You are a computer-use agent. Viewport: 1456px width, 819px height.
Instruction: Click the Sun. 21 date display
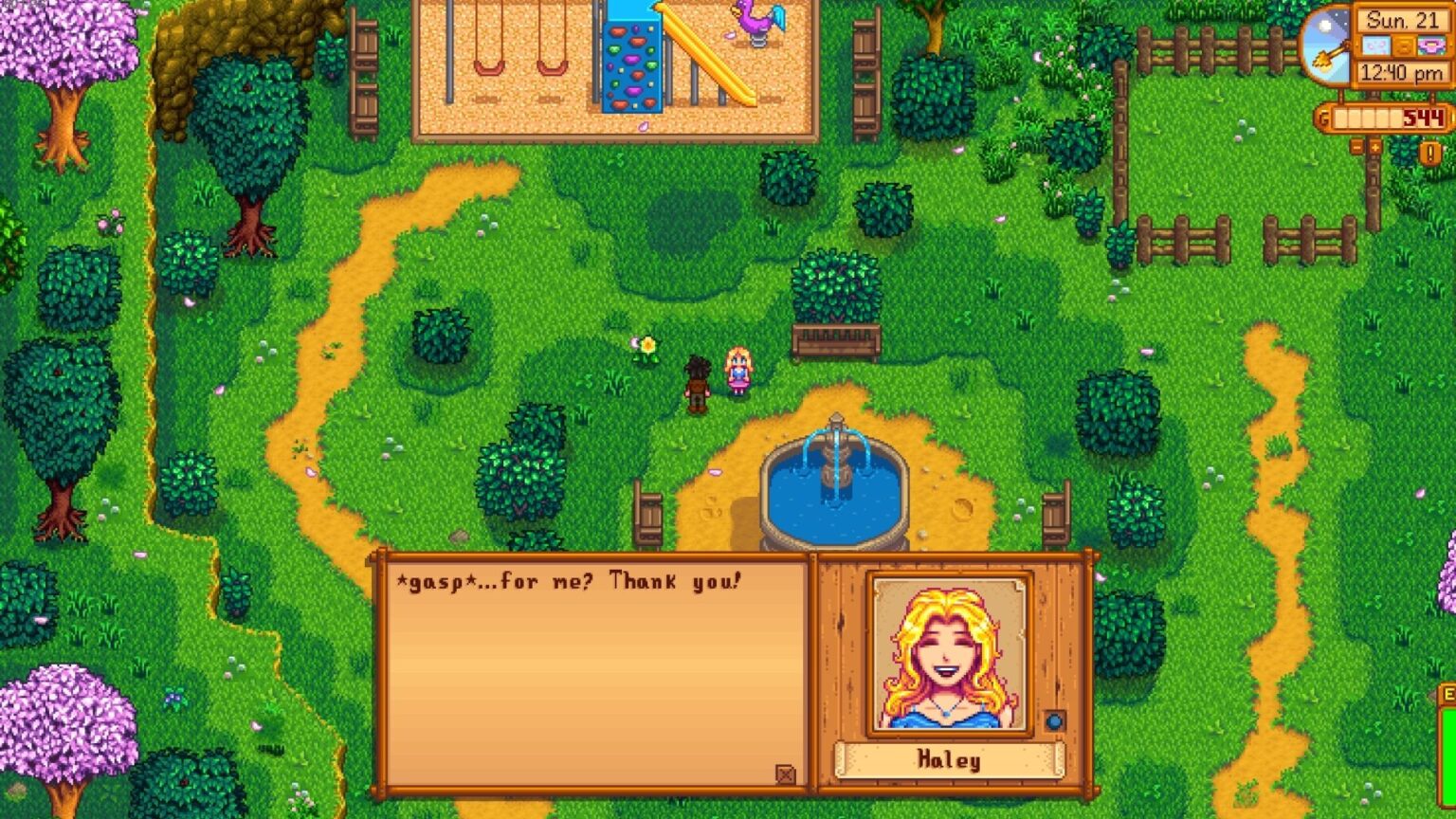click(x=1403, y=21)
